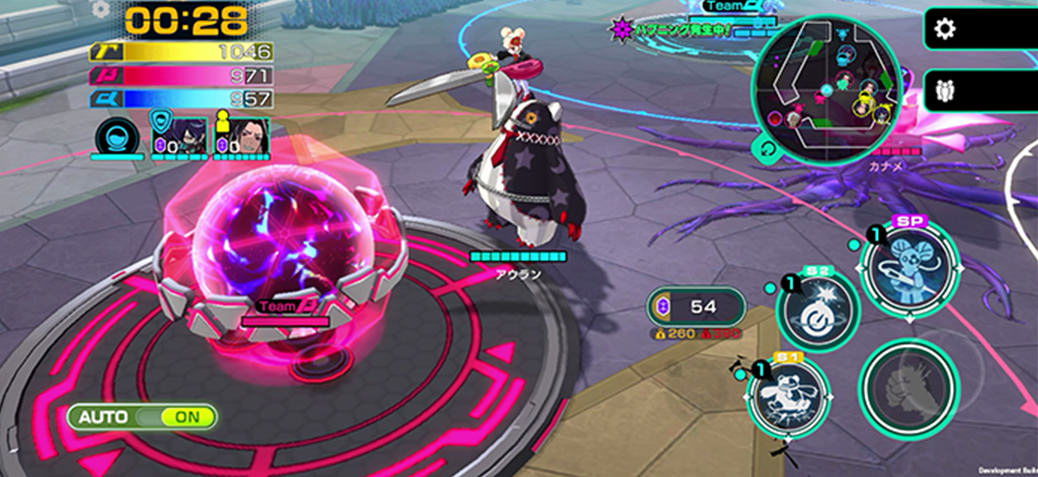1038x477 pixels.
Task: Open the team members panel button
Action: [x=945, y=90]
